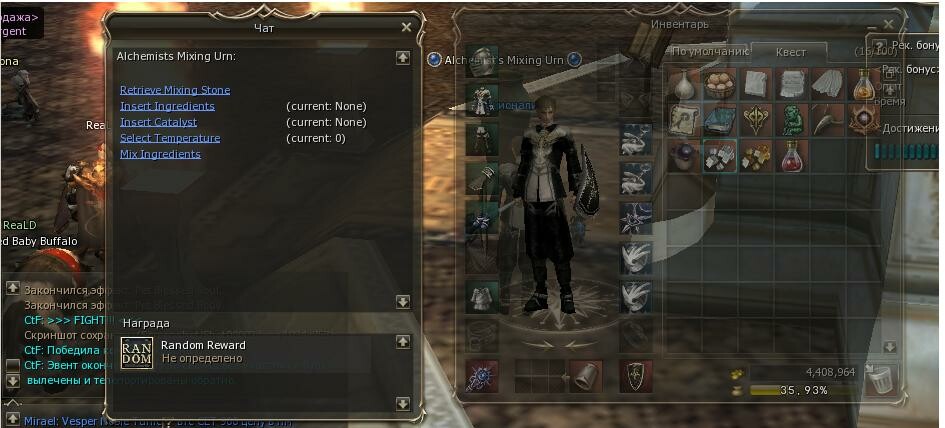Switch to the По умолчанию tab

[x=709, y=52]
